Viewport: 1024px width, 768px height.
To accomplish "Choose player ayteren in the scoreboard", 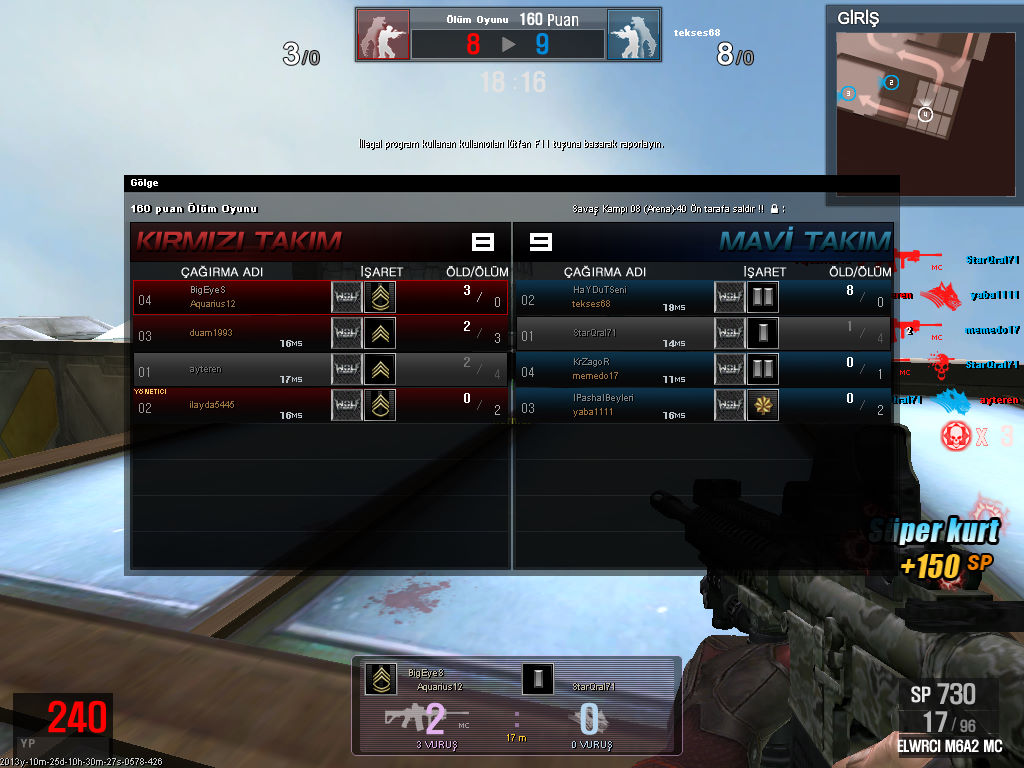I will pos(321,369).
